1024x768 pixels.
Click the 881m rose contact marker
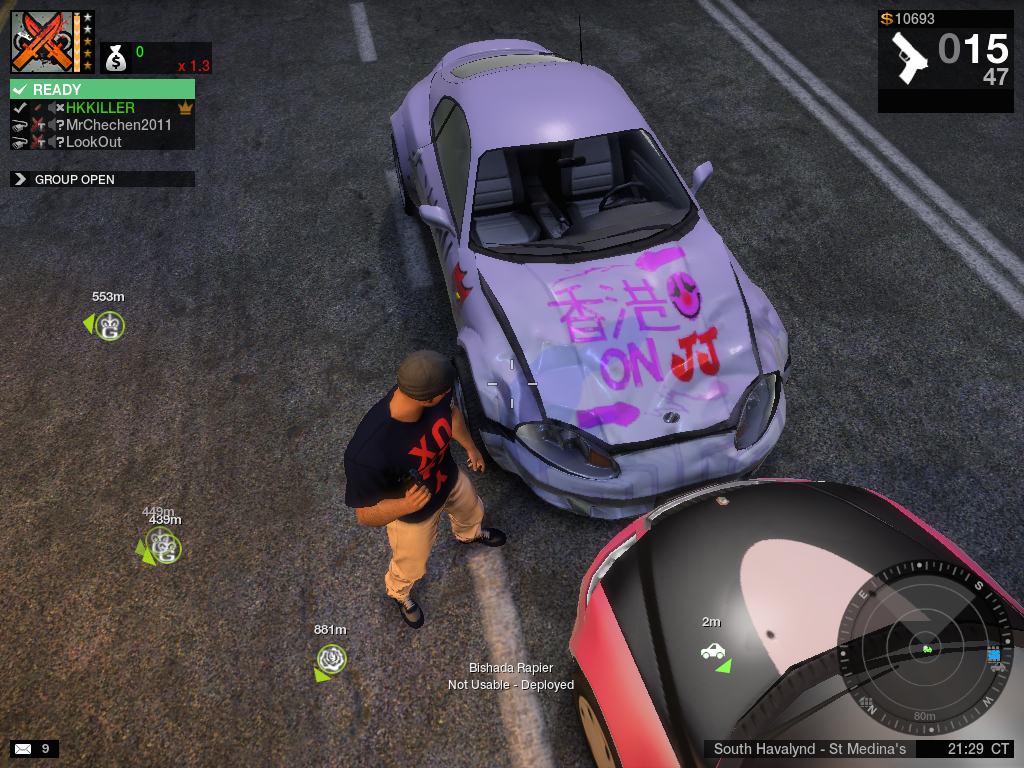point(331,658)
